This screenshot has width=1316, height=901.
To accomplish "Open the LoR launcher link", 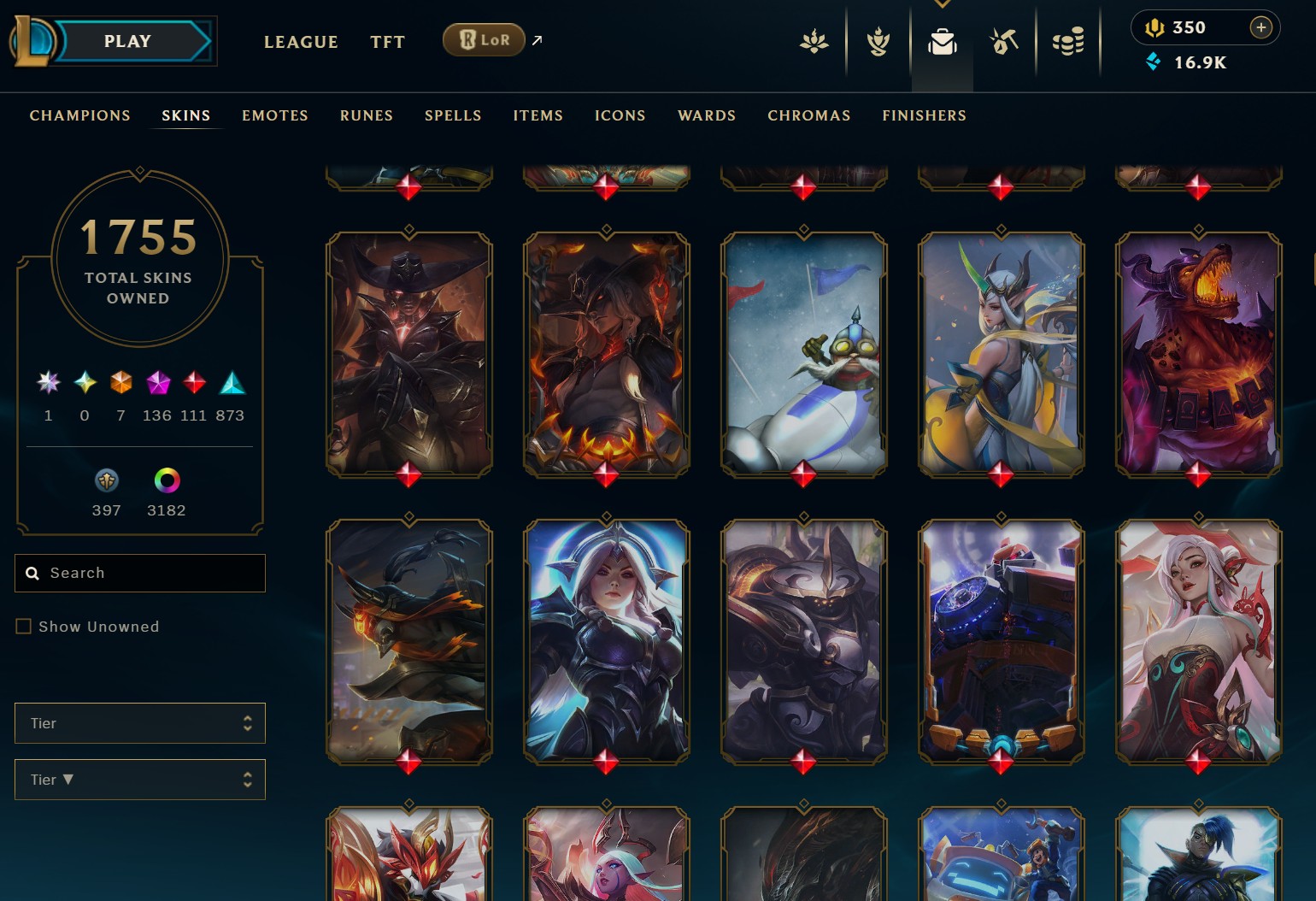I will click(485, 40).
